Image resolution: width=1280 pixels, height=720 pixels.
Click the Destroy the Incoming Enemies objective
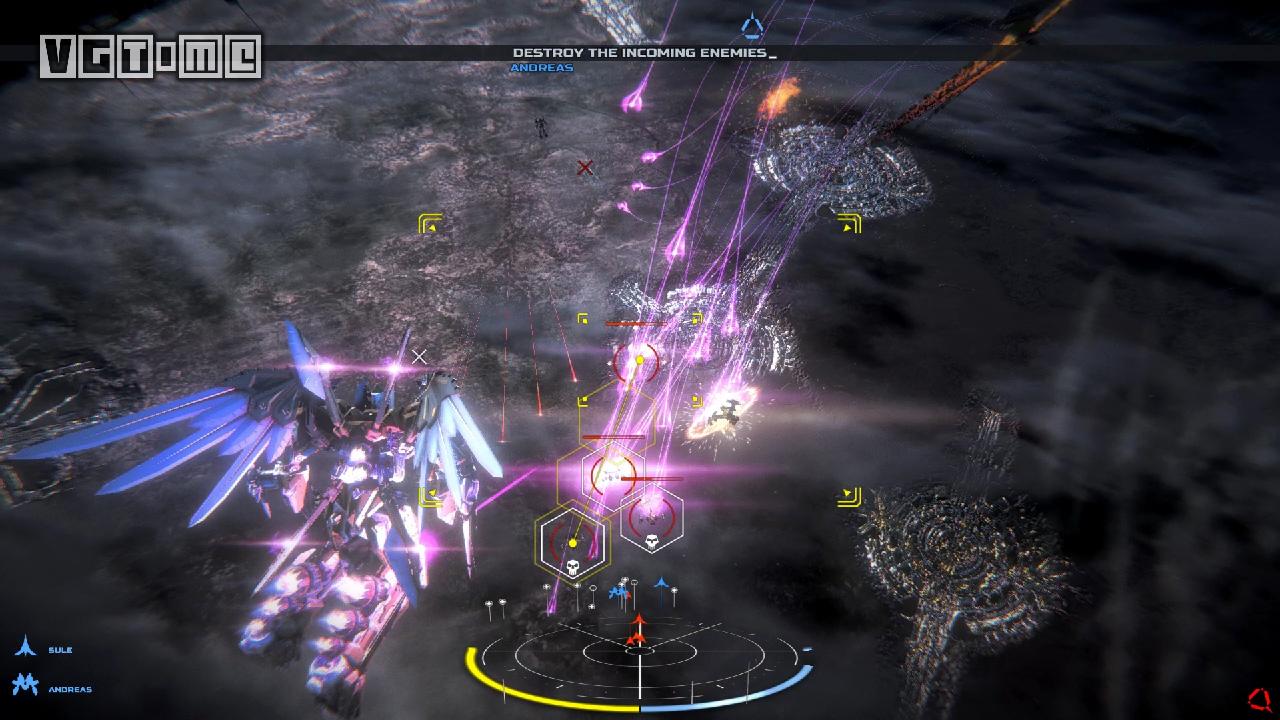(x=640, y=52)
